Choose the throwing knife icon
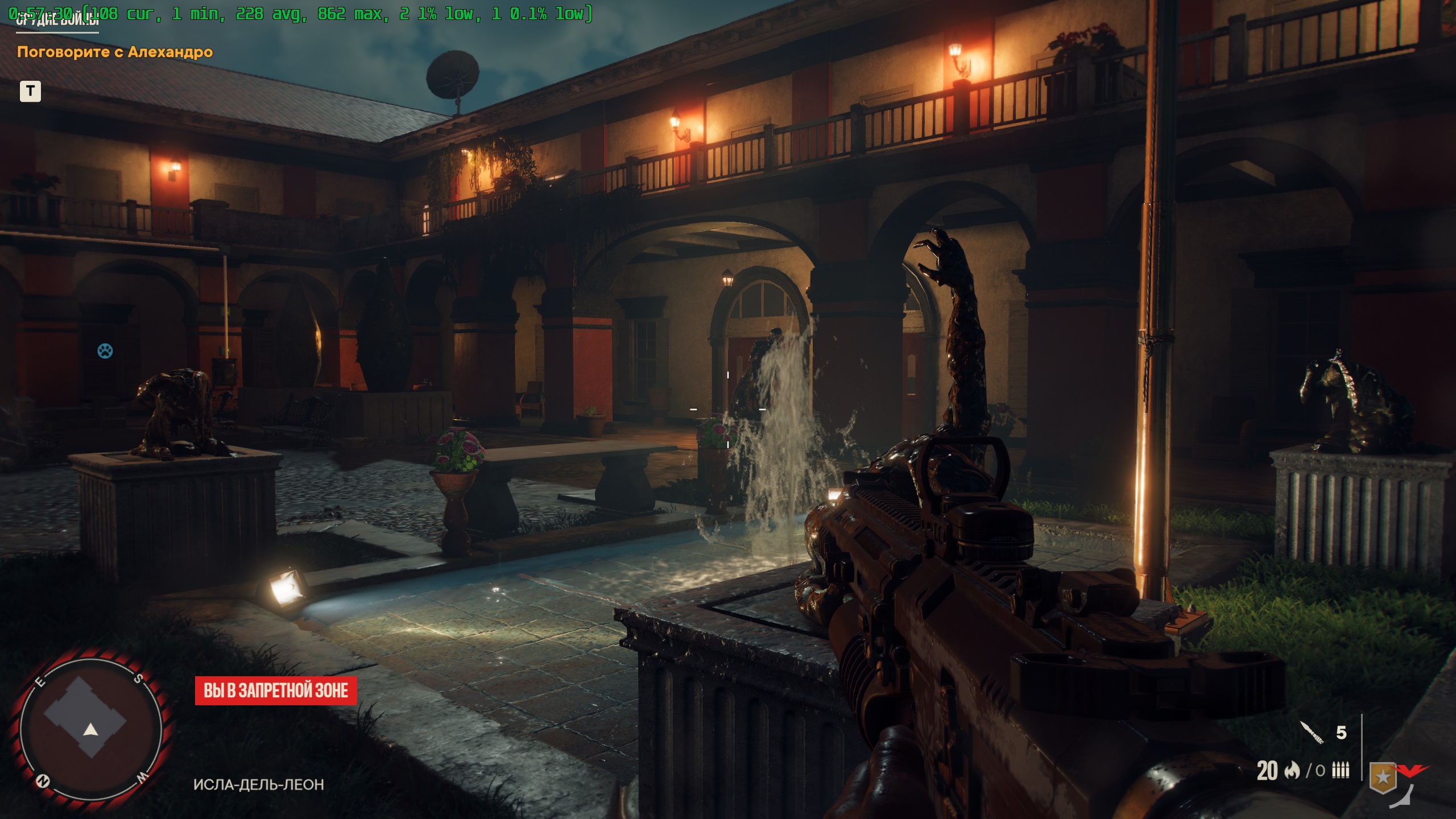The width and height of the screenshot is (1456, 819). (1312, 732)
